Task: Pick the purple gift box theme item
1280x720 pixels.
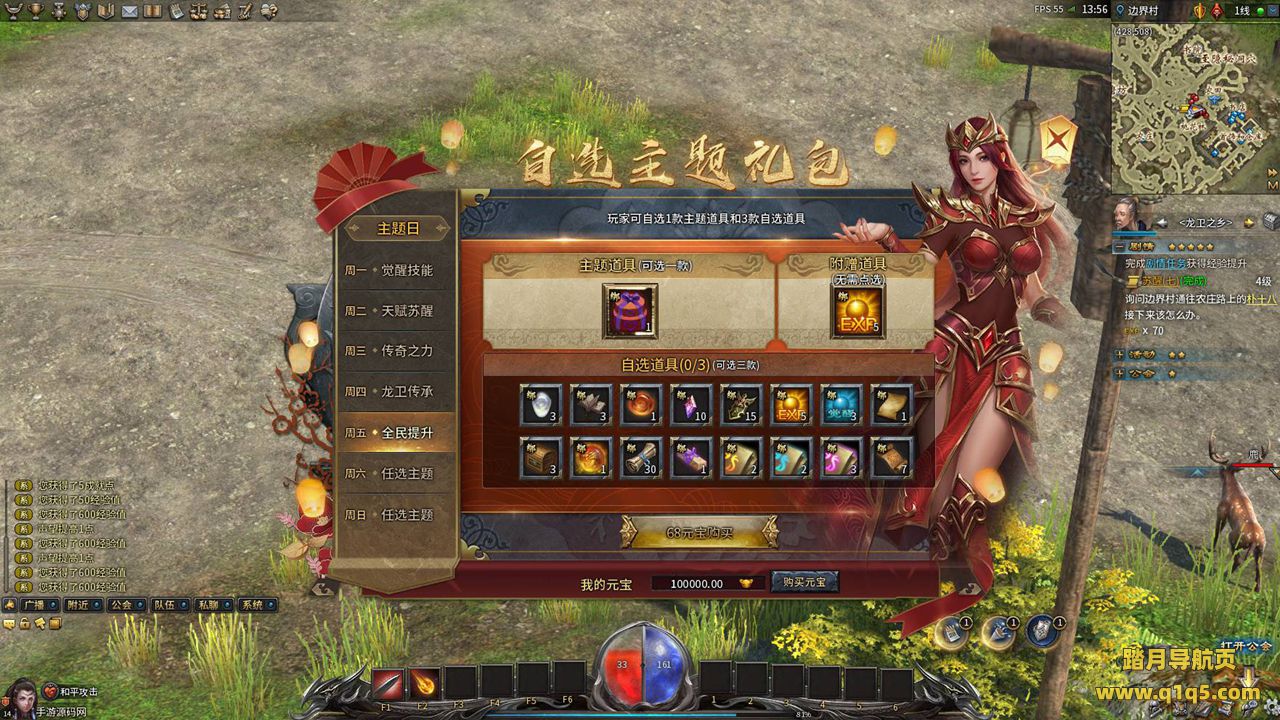Action: click(630, 311)
